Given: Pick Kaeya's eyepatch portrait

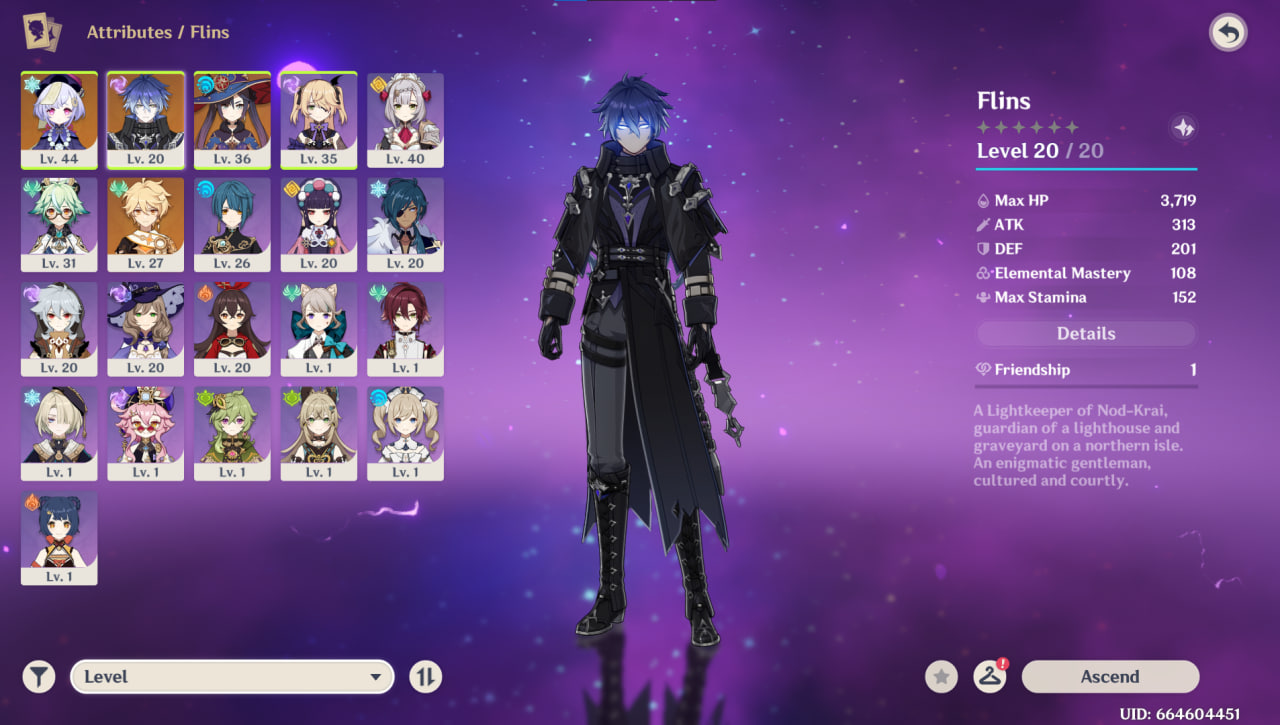Looking at the screenshot, I should tap(405, 224).
